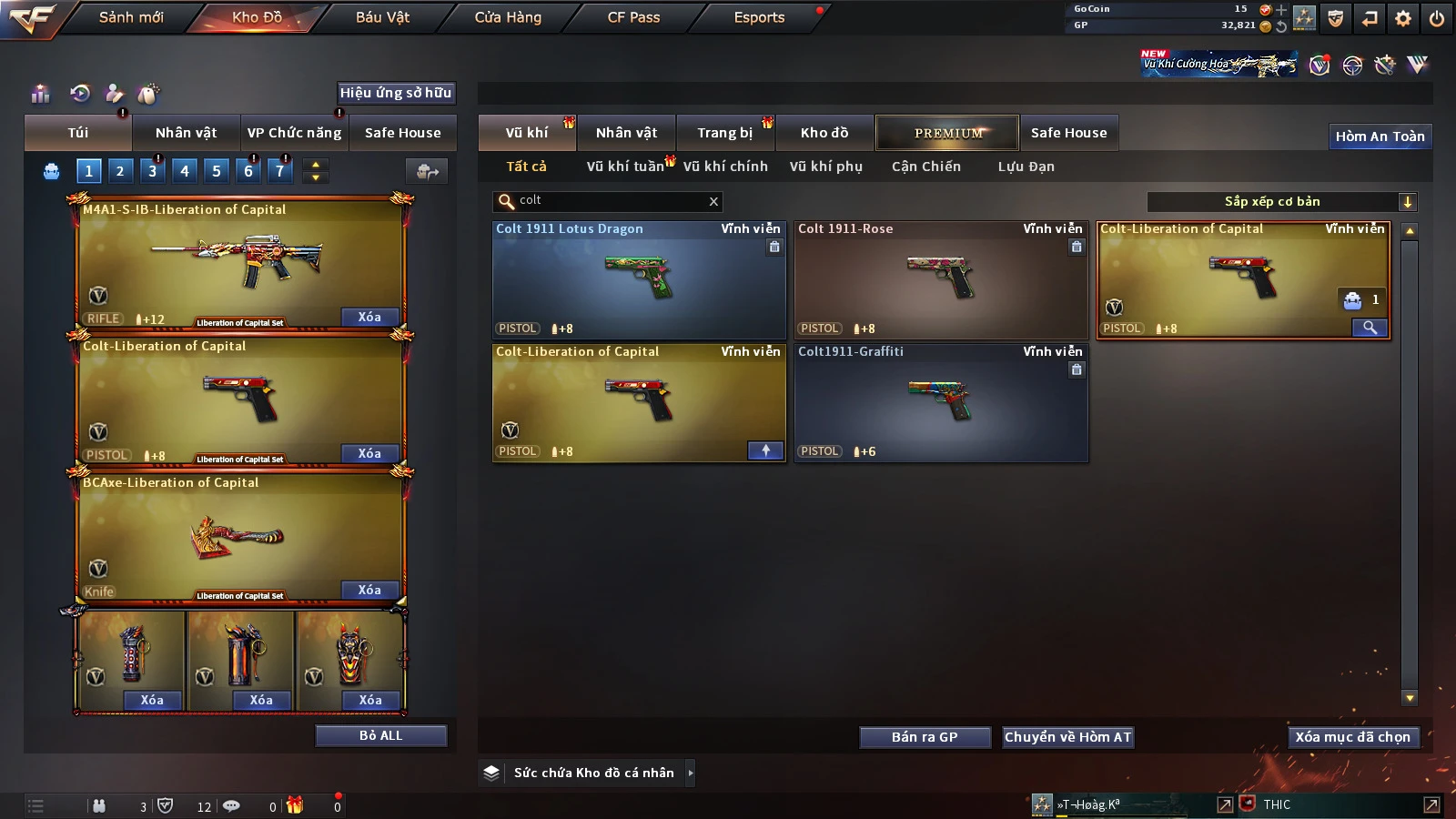
Task: Clear the colt search text
Action: [713, 201]
